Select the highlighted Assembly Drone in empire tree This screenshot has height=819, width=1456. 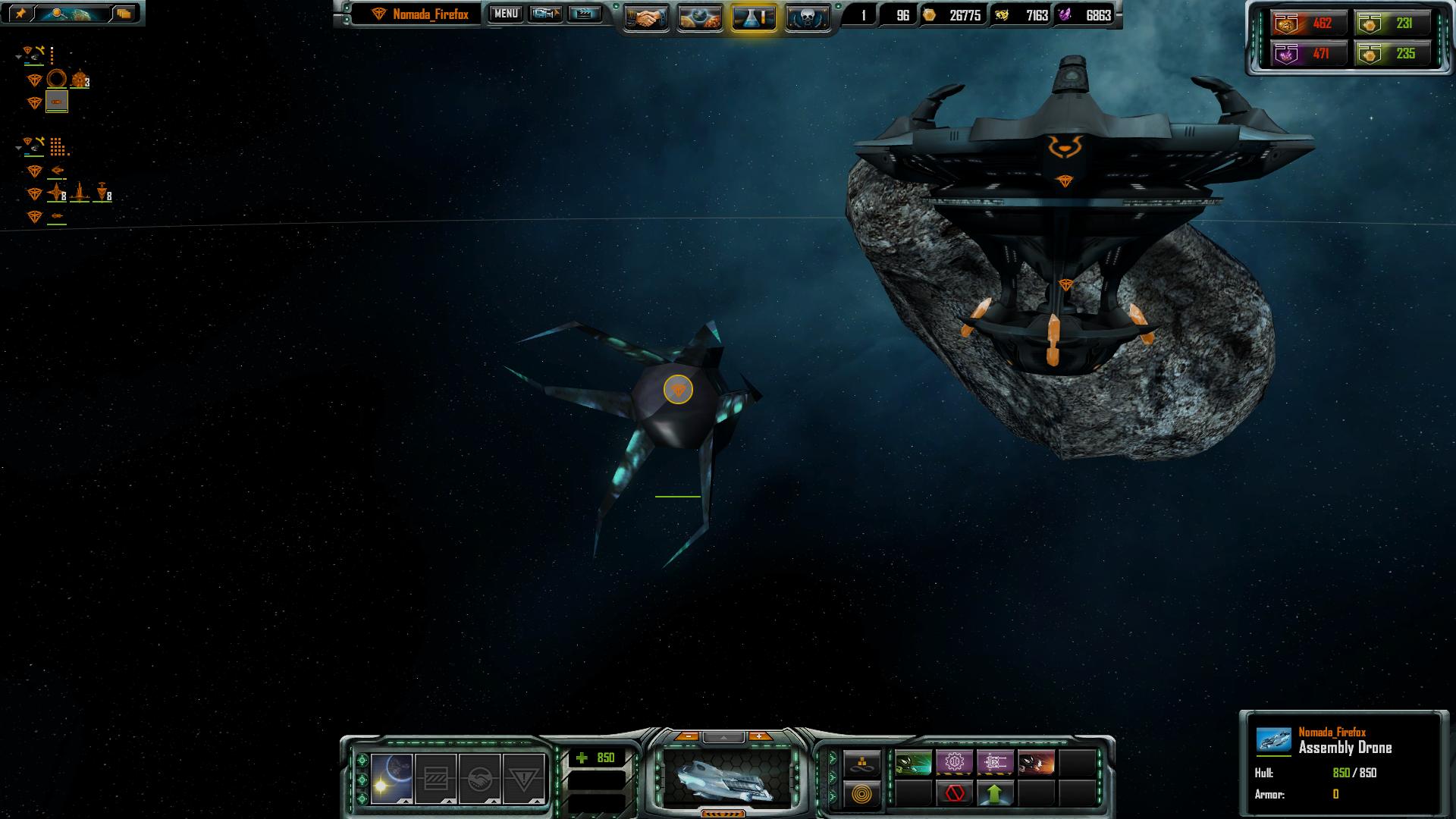coord(57,102)
